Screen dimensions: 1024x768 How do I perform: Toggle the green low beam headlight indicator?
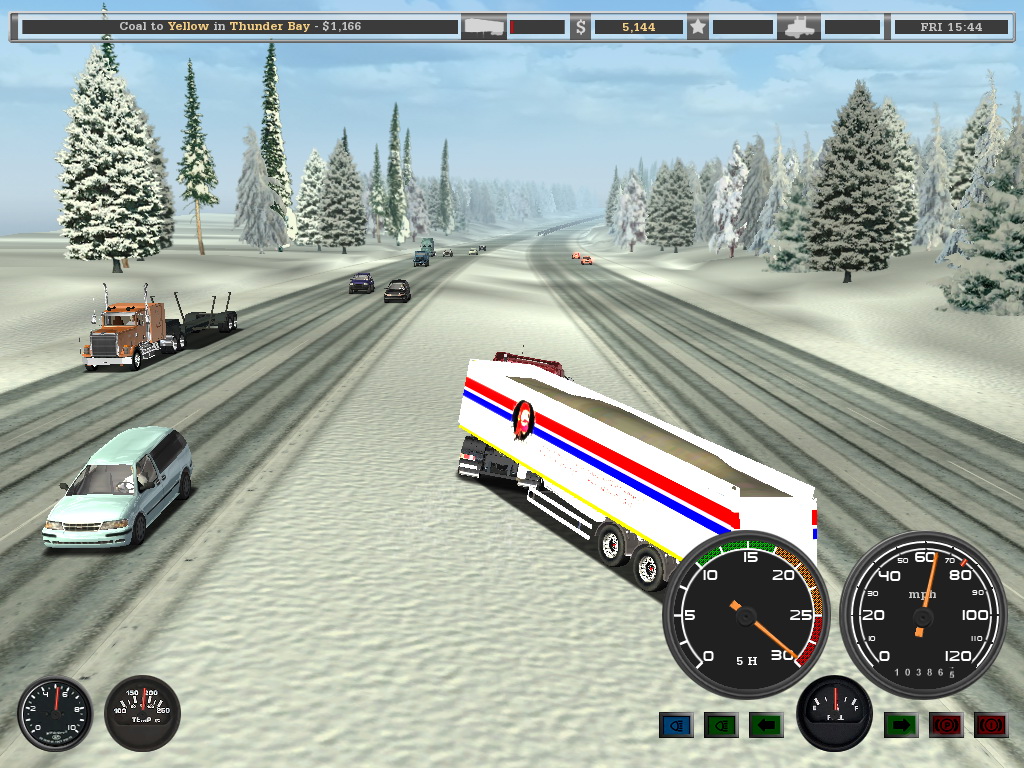[721, 725]
